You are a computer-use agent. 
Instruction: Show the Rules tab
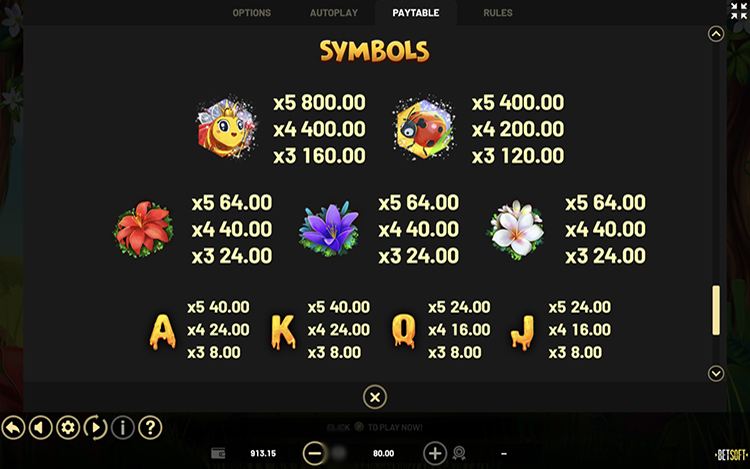(498, 13)
